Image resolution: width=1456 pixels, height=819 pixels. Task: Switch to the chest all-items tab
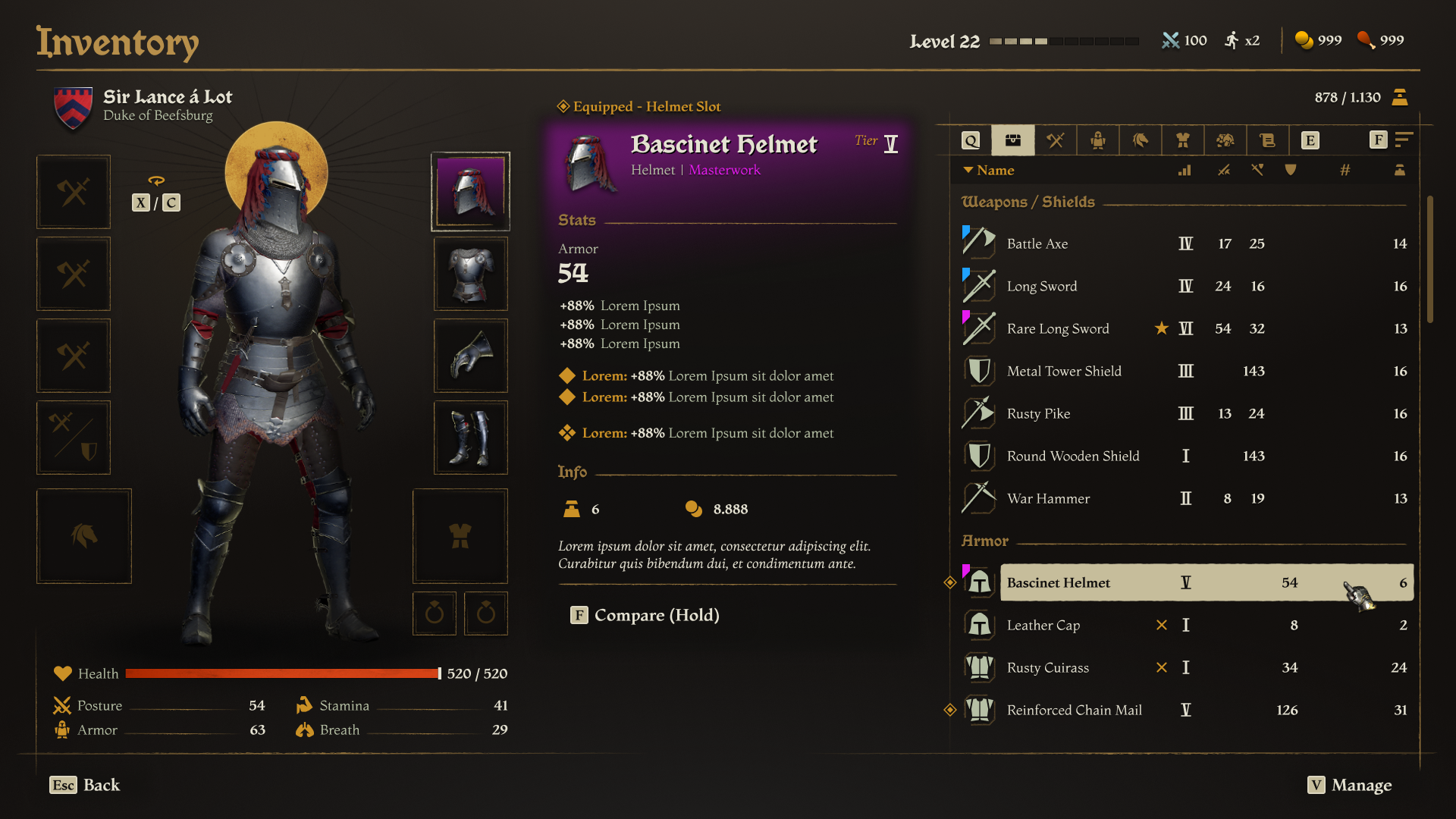[1013, 140]
